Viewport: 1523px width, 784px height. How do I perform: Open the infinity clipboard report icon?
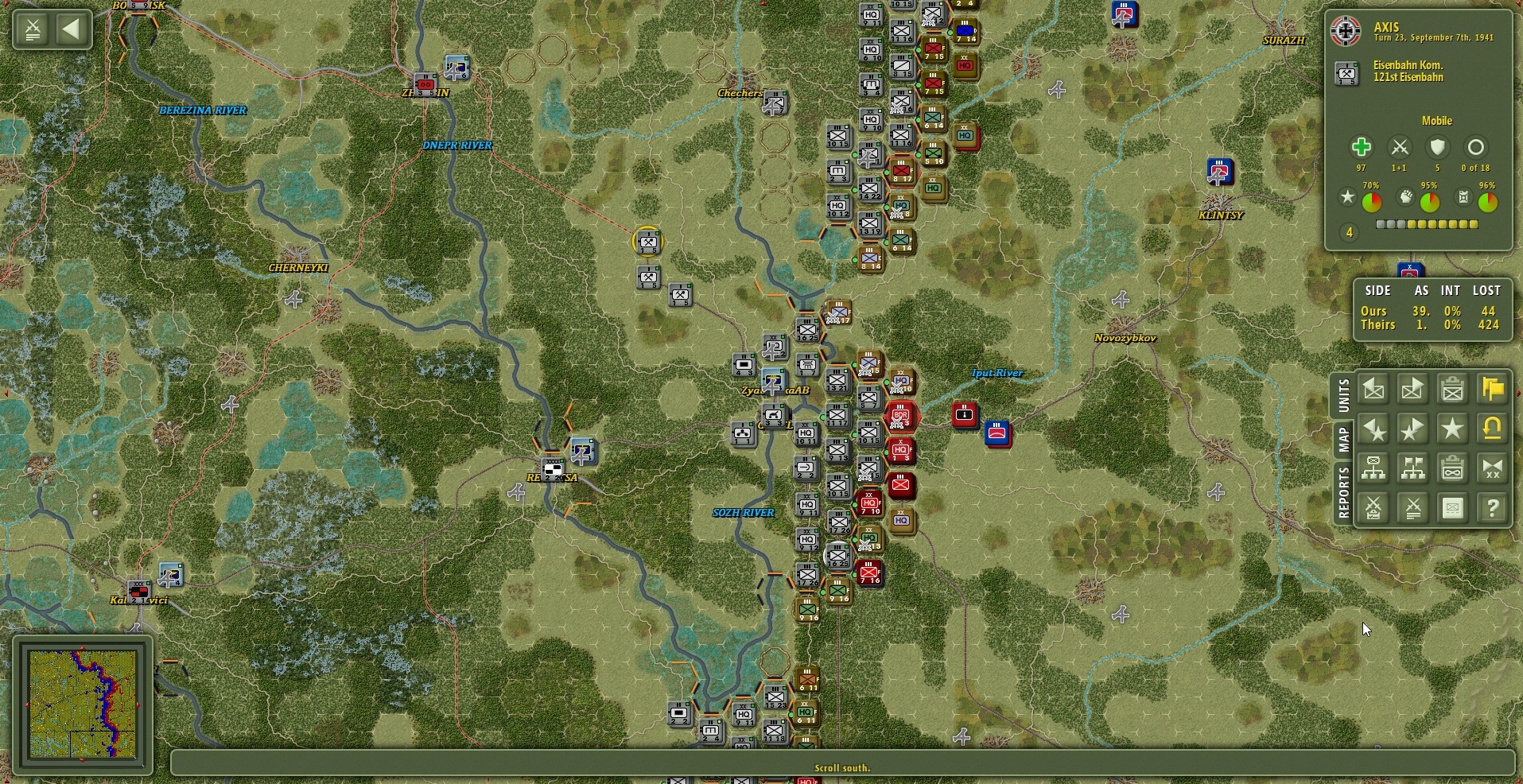point(1453,468)
